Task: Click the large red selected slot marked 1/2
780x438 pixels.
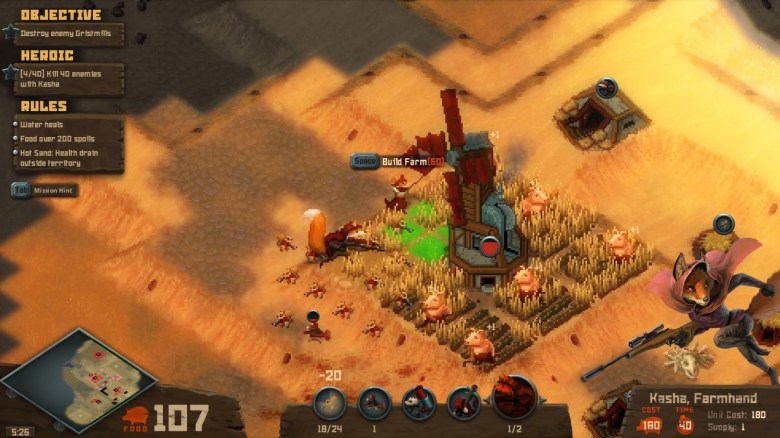Action: tap(514, 398)
